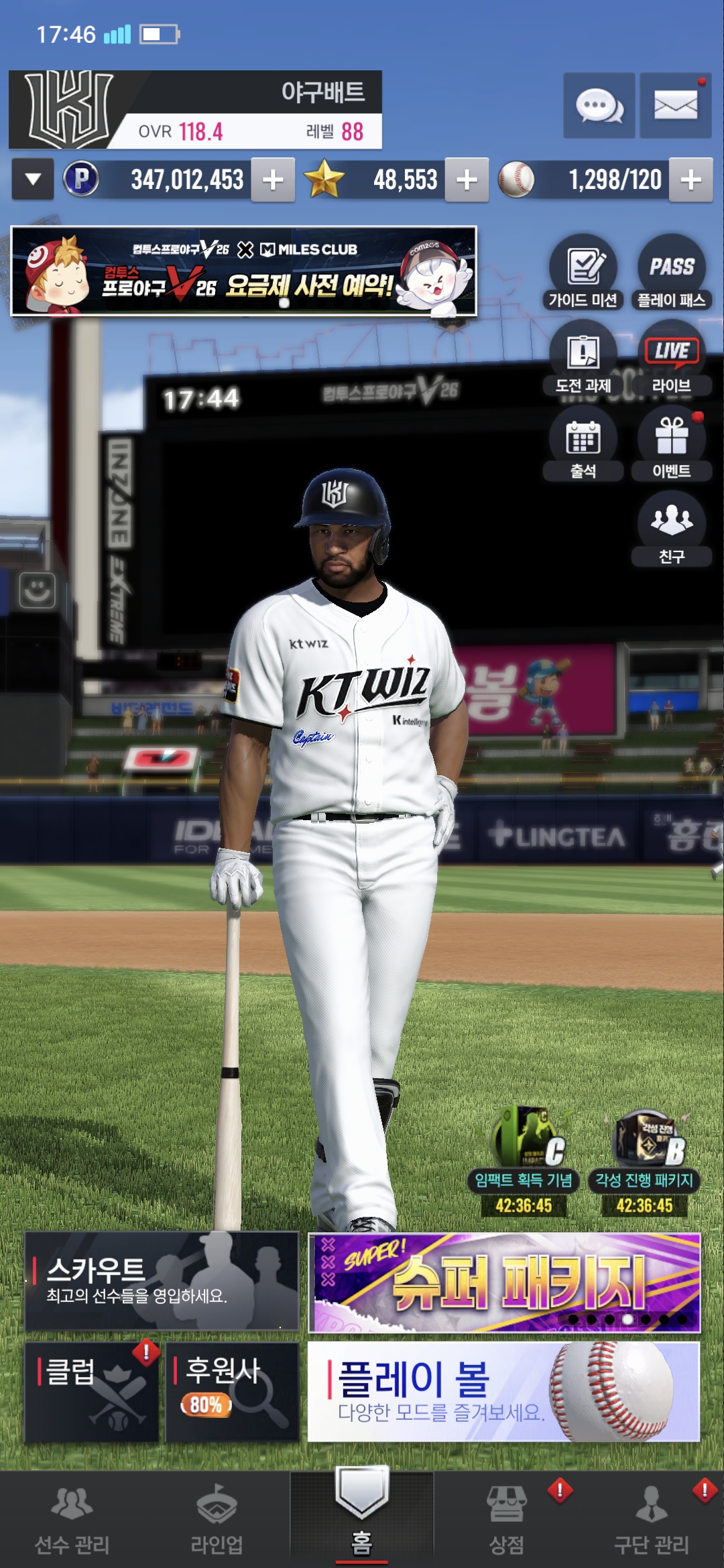The width and height of the screenshot is (724, 1568).
Task: Start 플레이 볼 play ball
Action: click(x=503, y=1391)
